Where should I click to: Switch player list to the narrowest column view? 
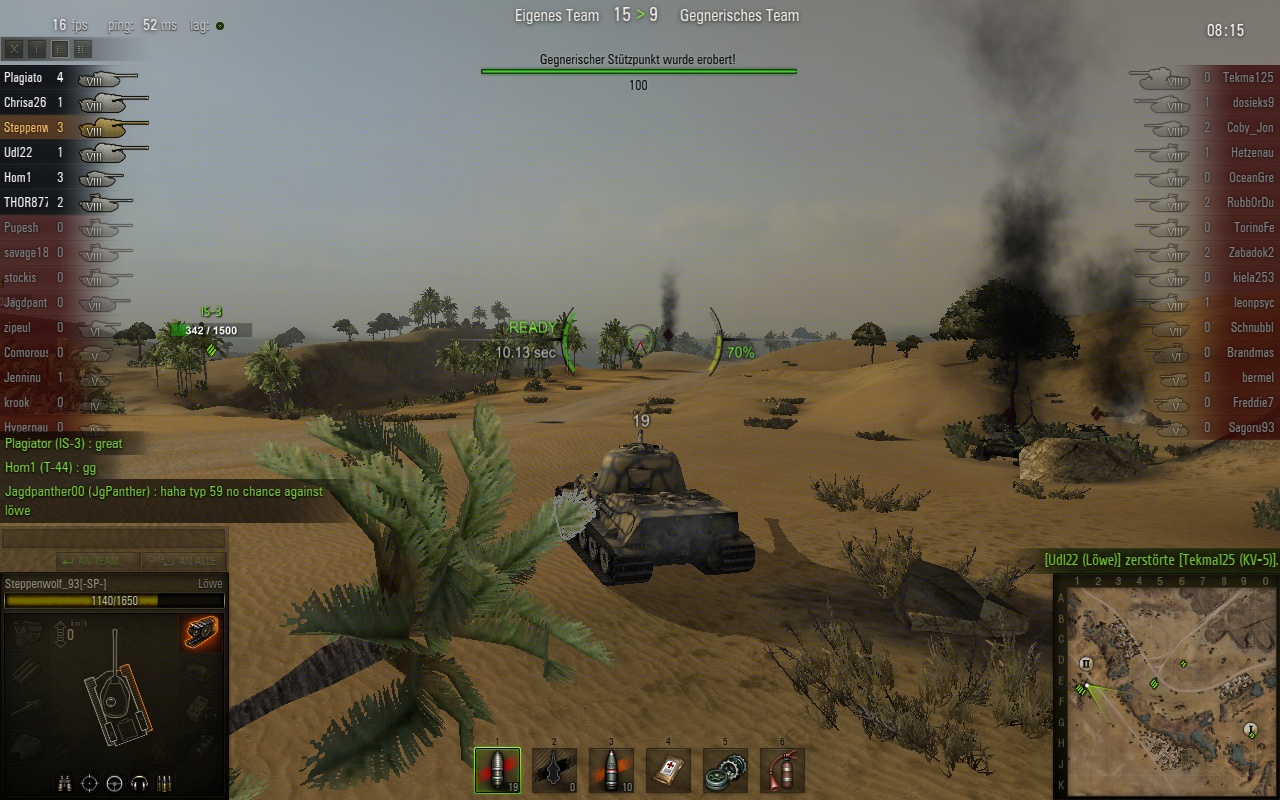point(37,48)
